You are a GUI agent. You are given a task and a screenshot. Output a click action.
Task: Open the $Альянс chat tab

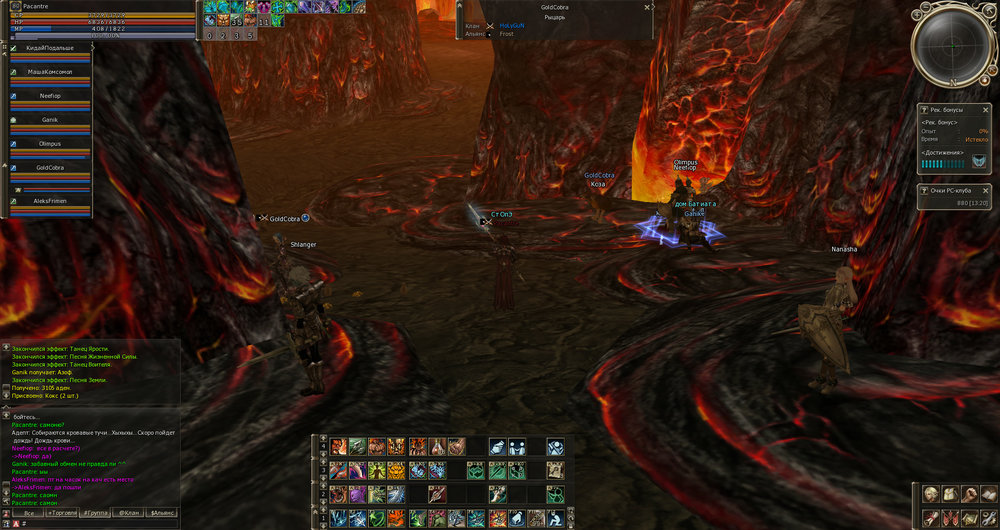pos(162,512)
